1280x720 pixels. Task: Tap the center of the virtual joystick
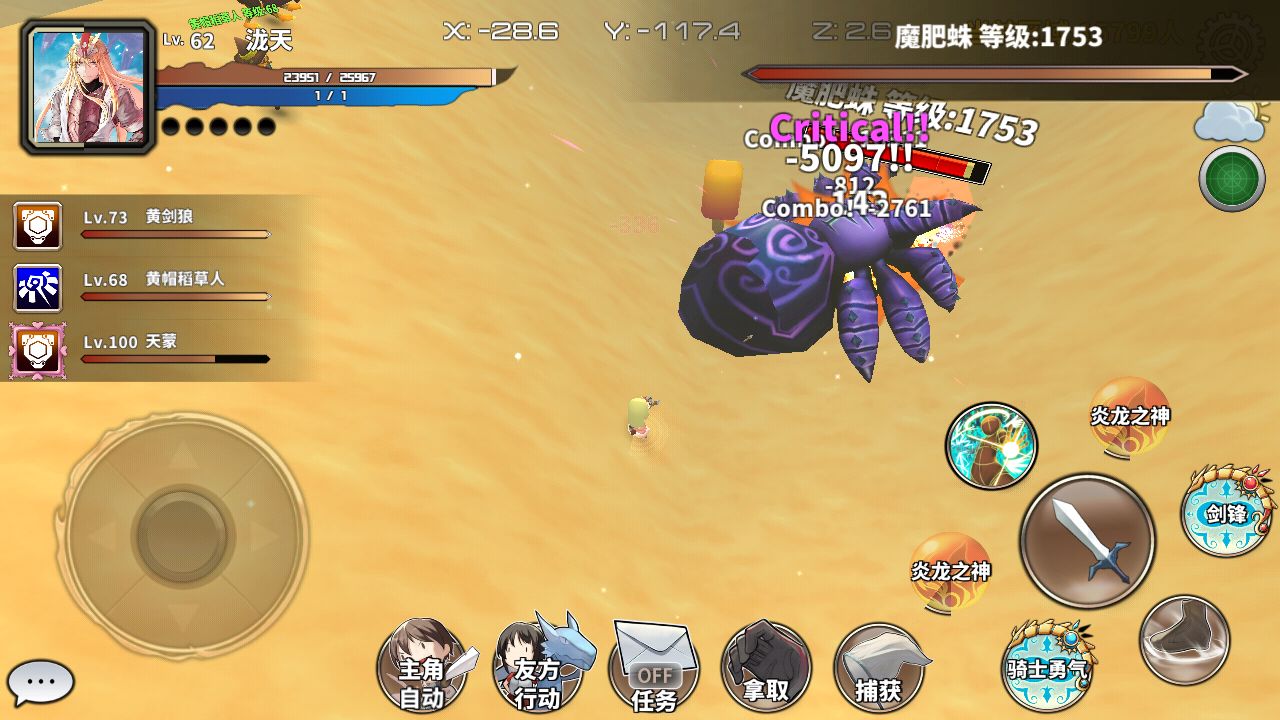[x=182, y=535]
